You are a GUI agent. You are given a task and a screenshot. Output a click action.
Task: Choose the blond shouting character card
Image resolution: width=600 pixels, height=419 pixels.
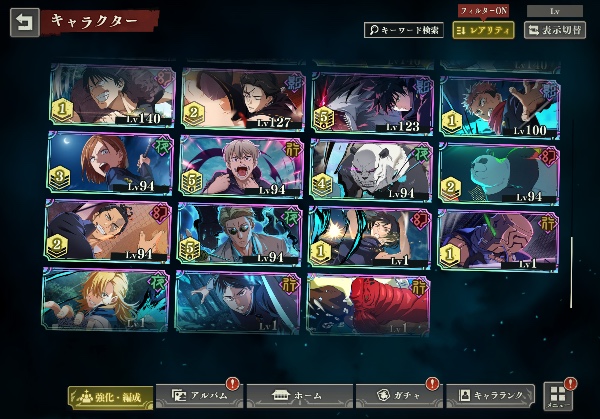click(243, 166)
